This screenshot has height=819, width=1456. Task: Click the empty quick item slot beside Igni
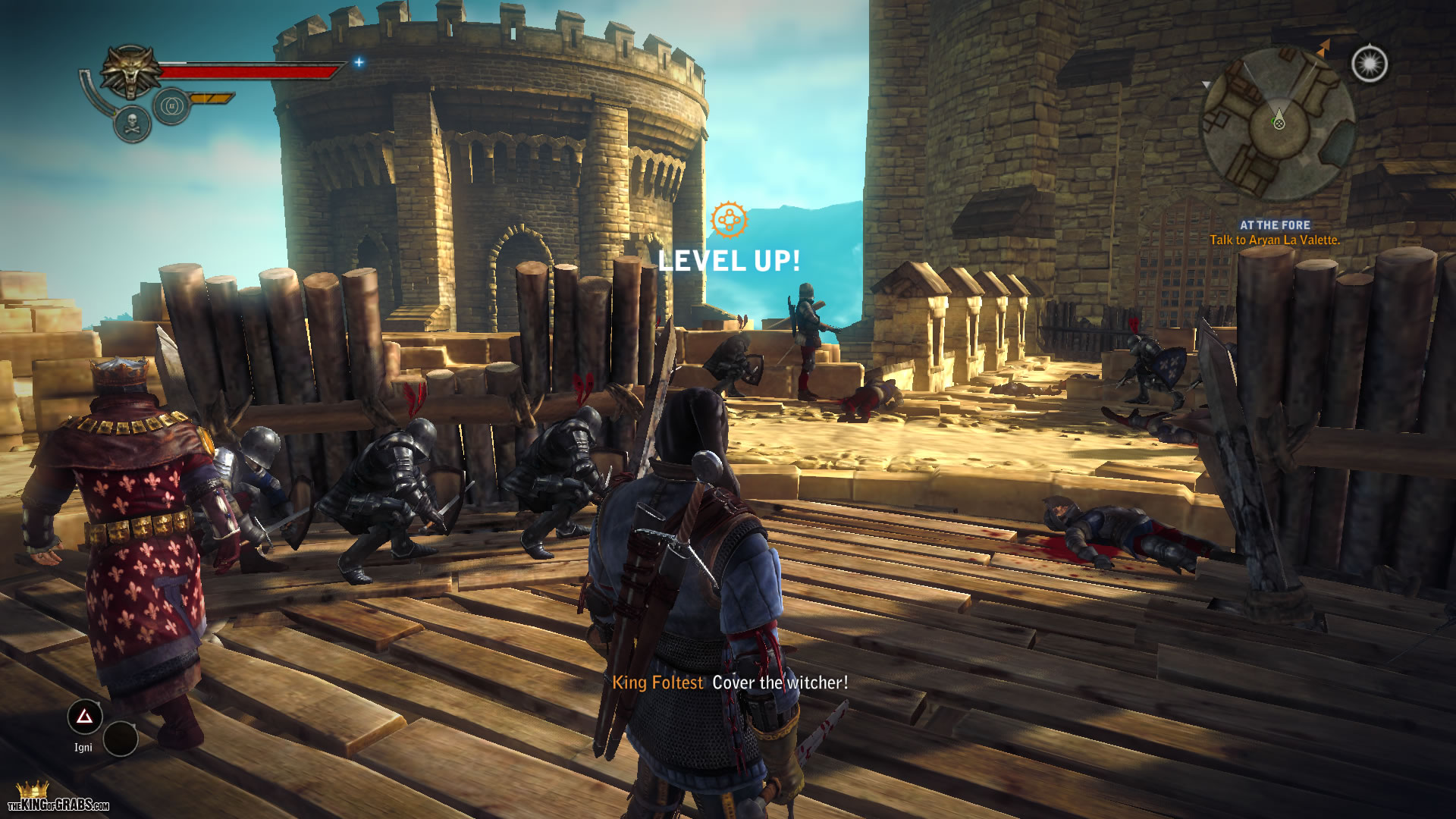coord(120,739)
